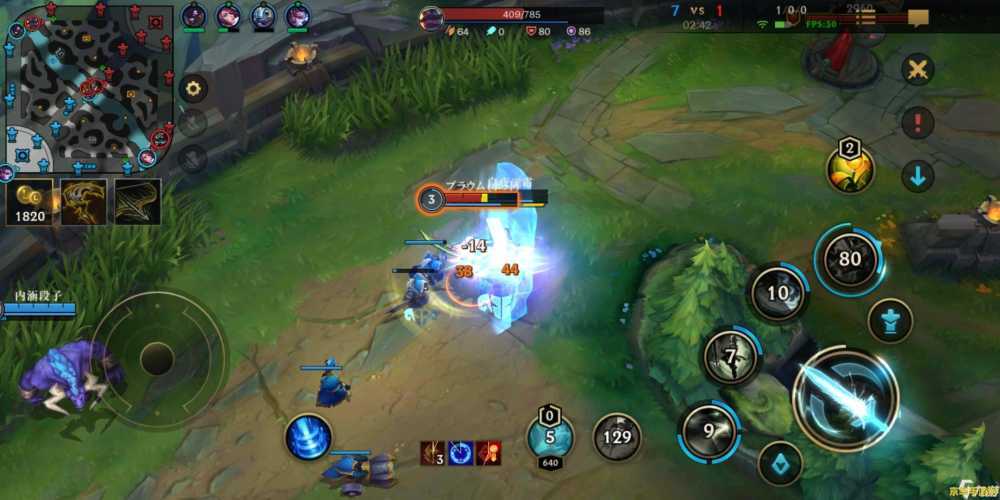
Task: Open the settings gear button
Action: click(x=193, y=89)
